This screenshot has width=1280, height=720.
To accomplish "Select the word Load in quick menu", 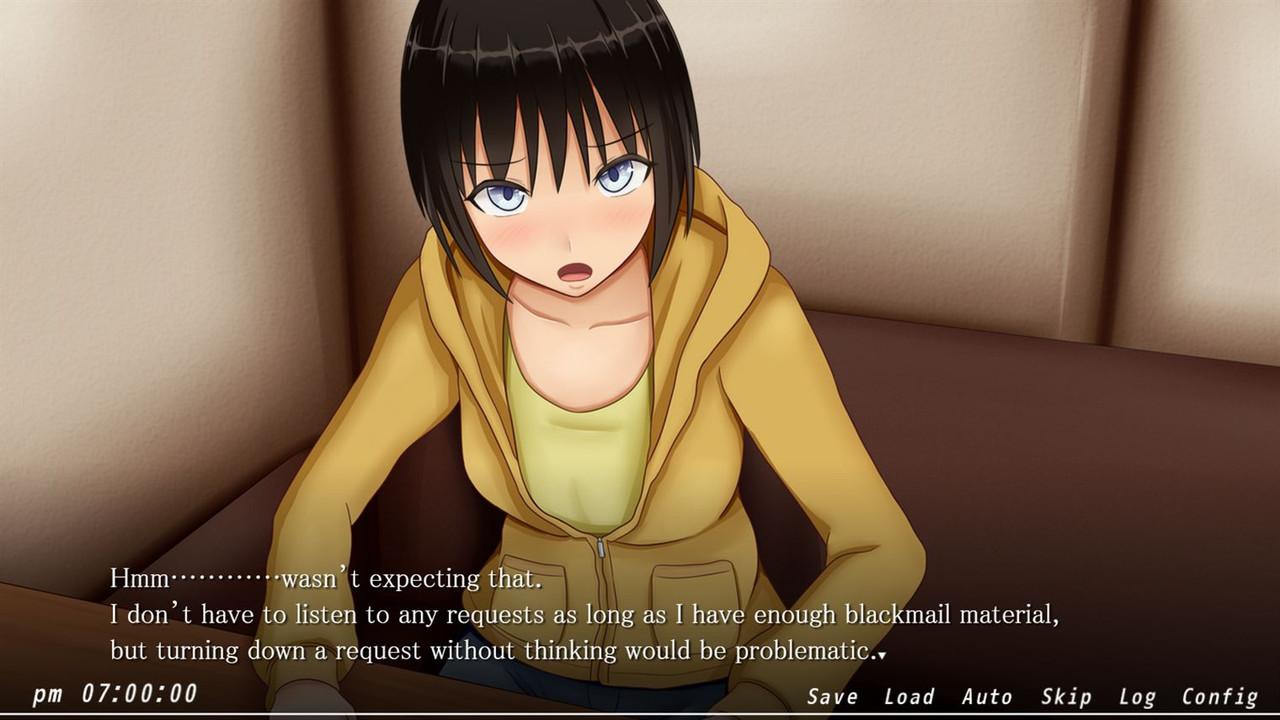I will (908, 696).
